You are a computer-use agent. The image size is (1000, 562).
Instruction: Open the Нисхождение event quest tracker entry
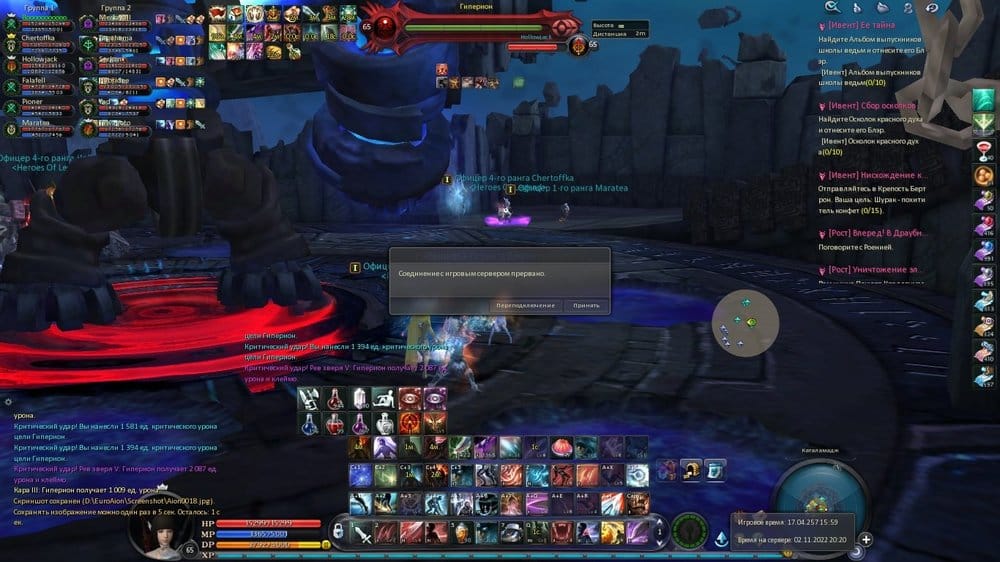[x=873, y=175]
